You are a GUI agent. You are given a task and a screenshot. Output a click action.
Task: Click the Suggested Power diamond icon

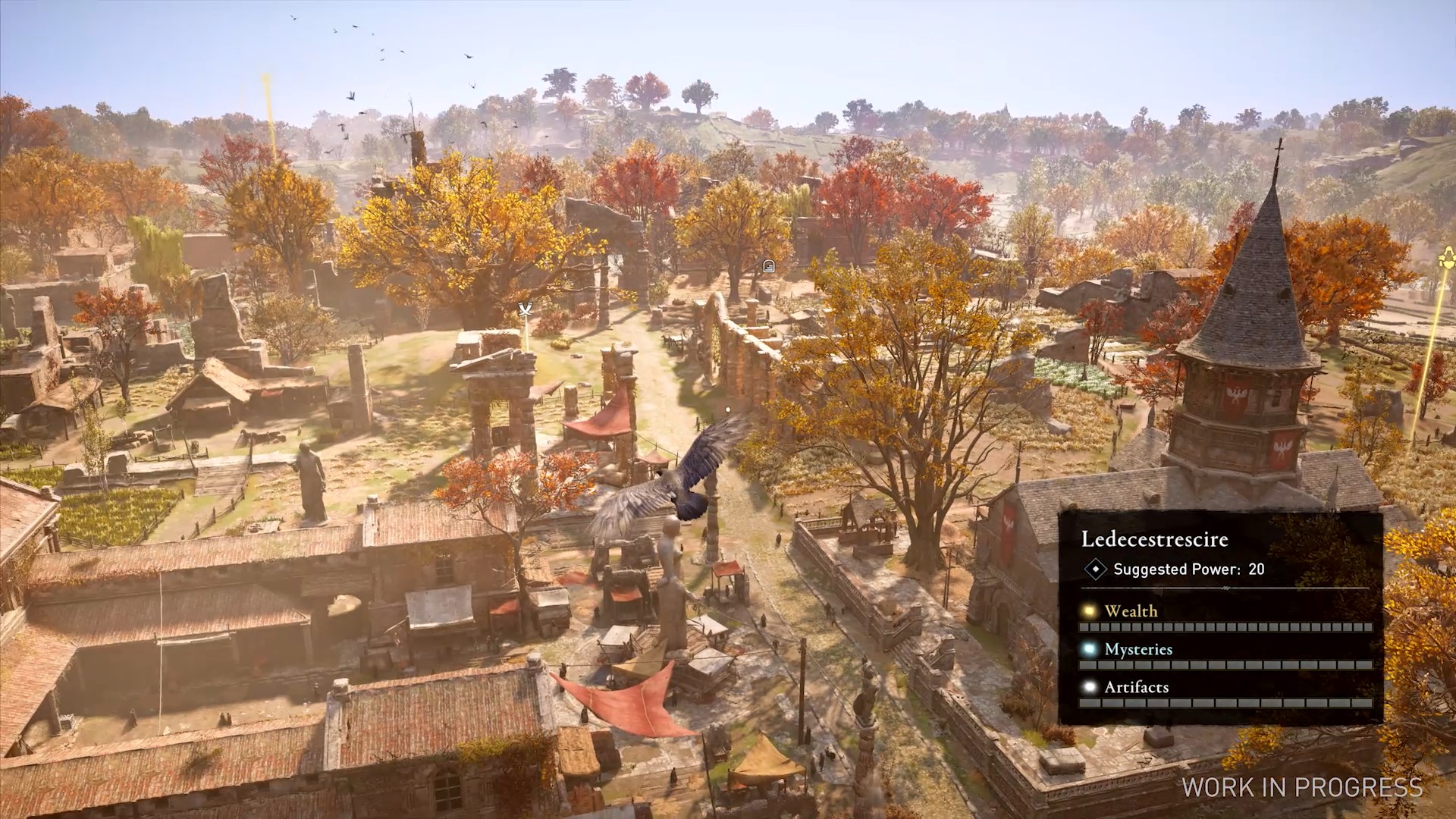[1094, 569]
